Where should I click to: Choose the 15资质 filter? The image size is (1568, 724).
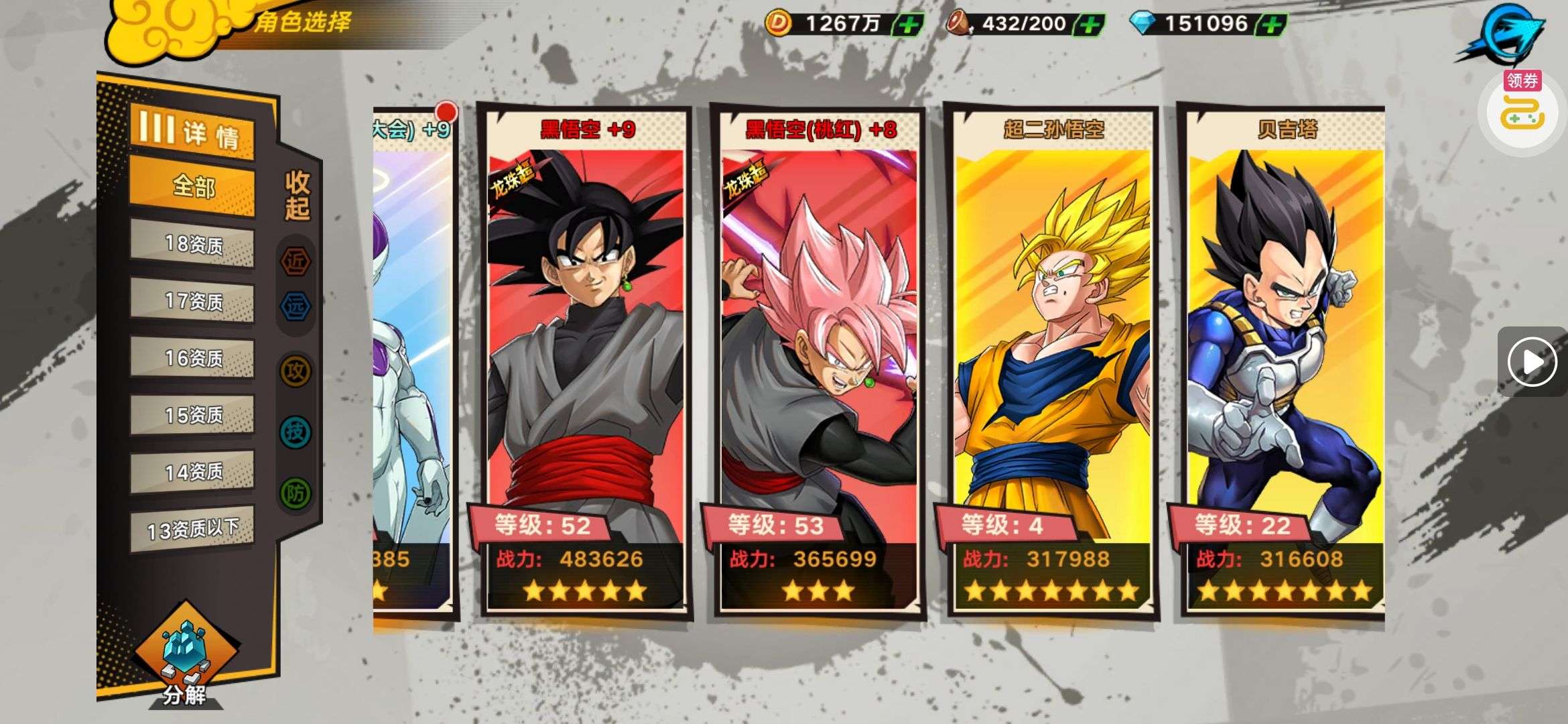pos(192,415)
